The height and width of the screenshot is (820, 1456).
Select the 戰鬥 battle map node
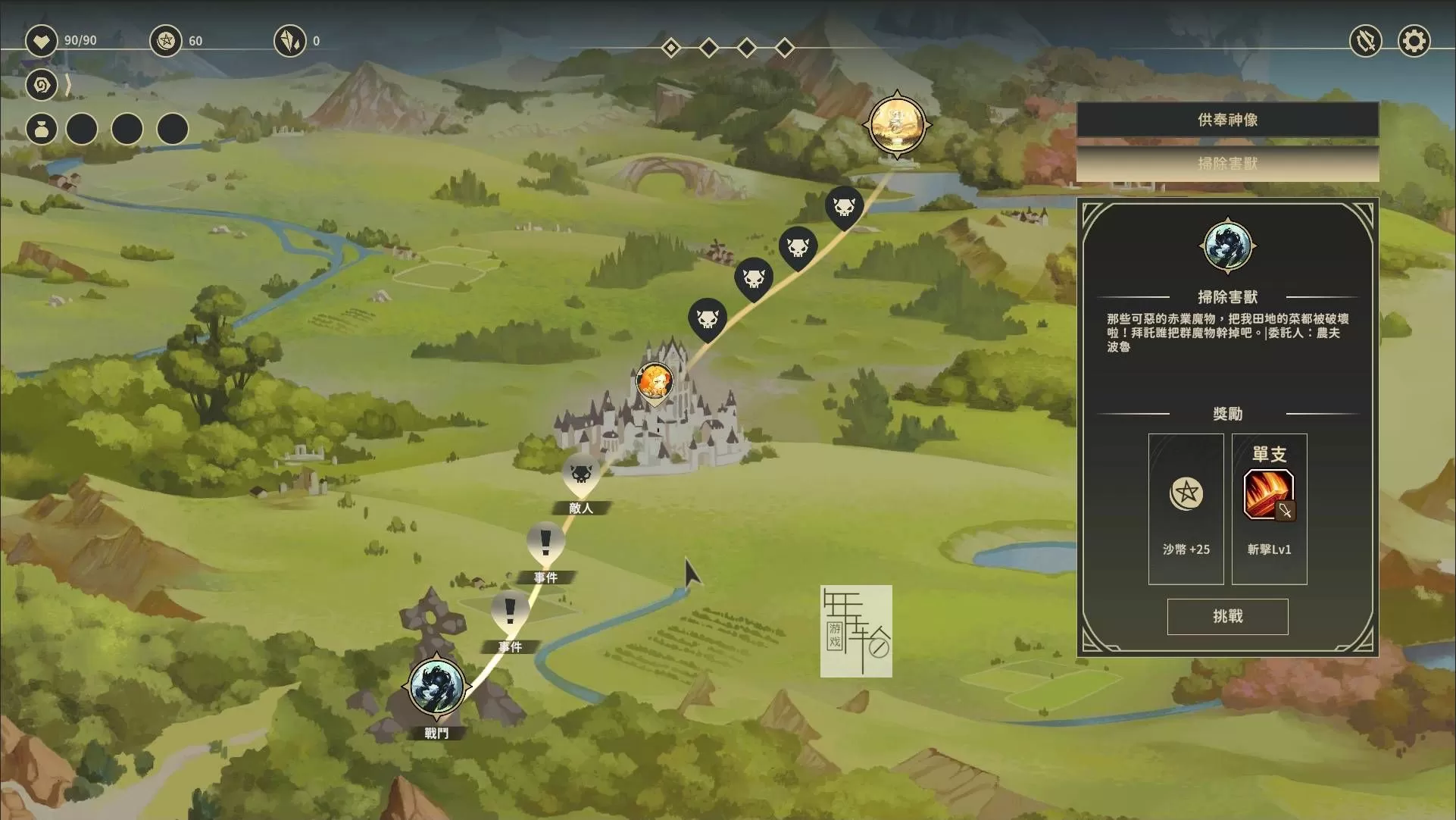(x=436, y=687)
